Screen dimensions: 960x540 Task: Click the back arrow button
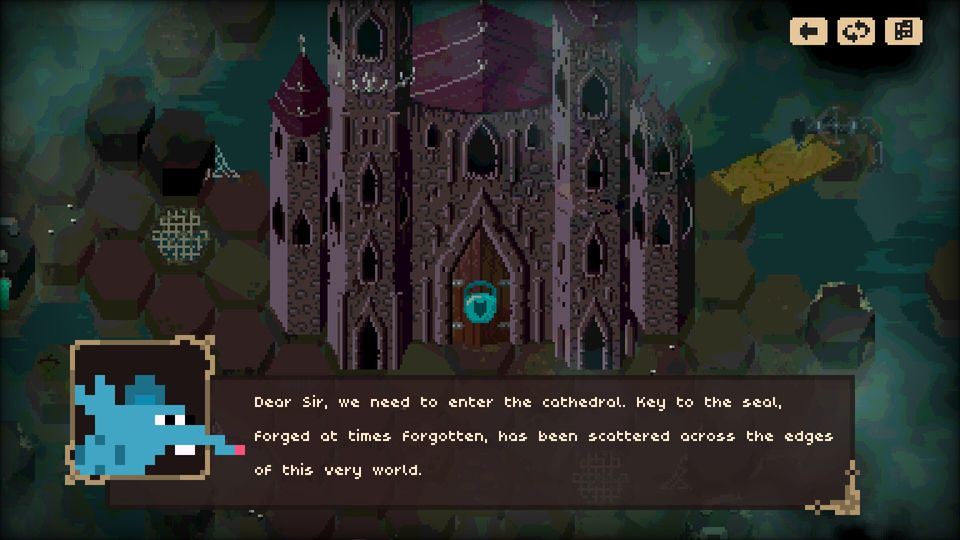[x=808, y=31]
